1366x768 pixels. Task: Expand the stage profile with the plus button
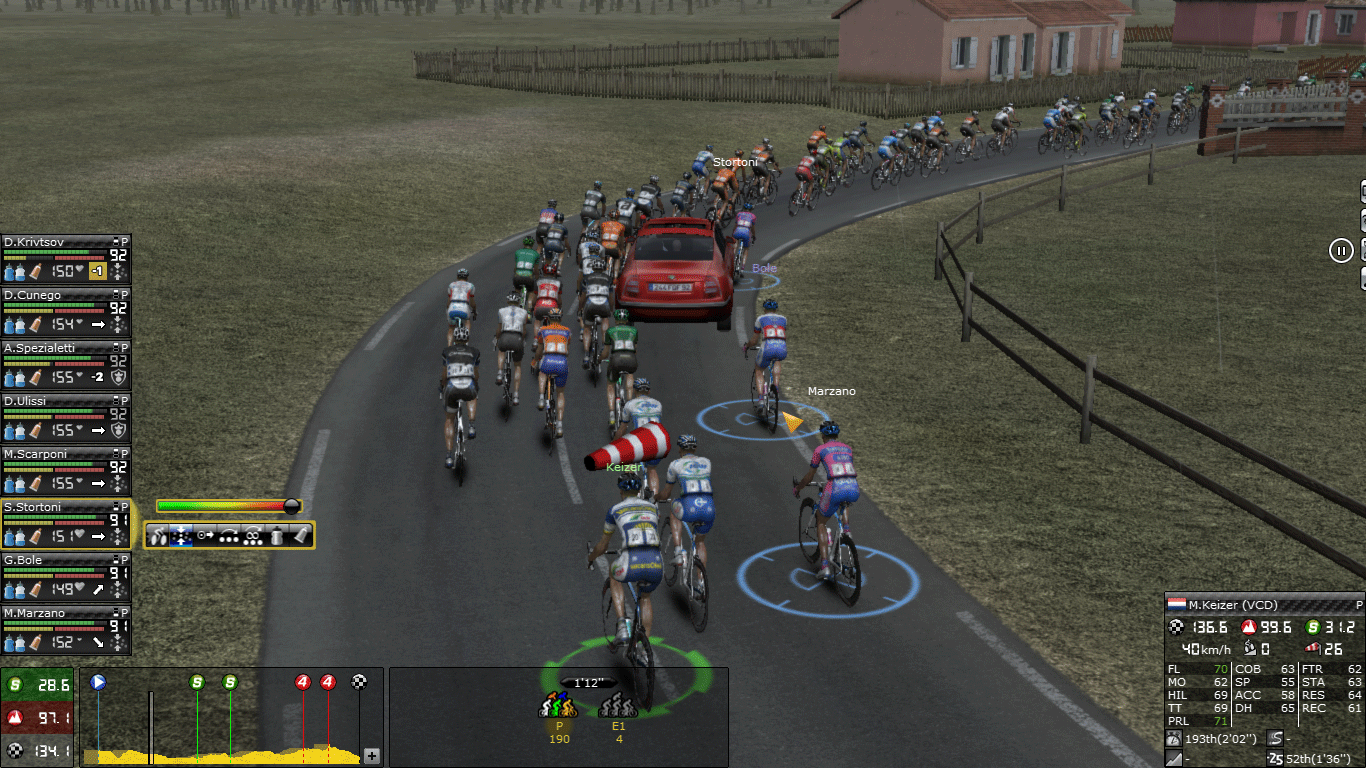pos(371,756)
